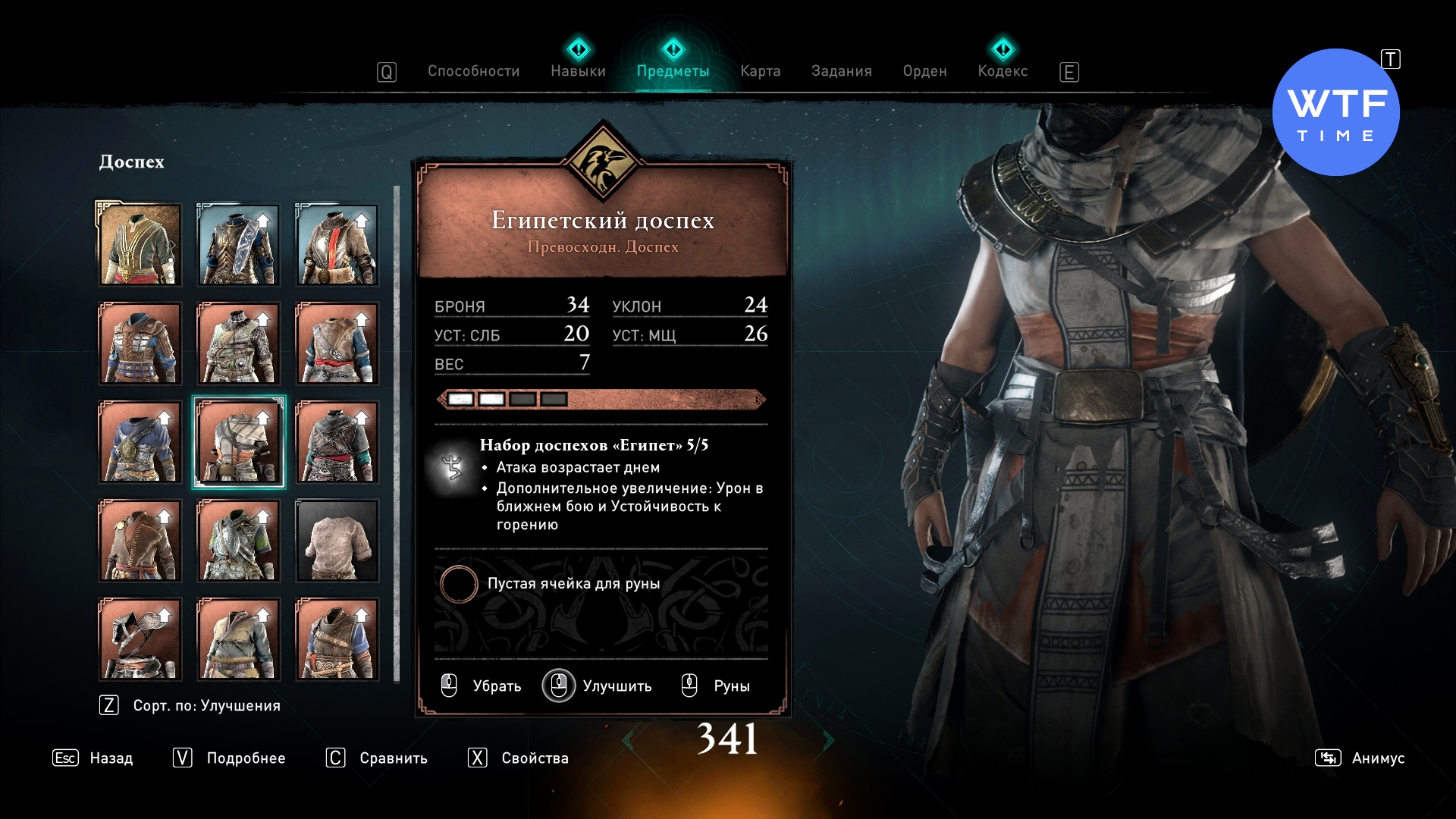Click the Анимус option
The height and width of the screenshot is (819, 1456).
(1360, 758)
